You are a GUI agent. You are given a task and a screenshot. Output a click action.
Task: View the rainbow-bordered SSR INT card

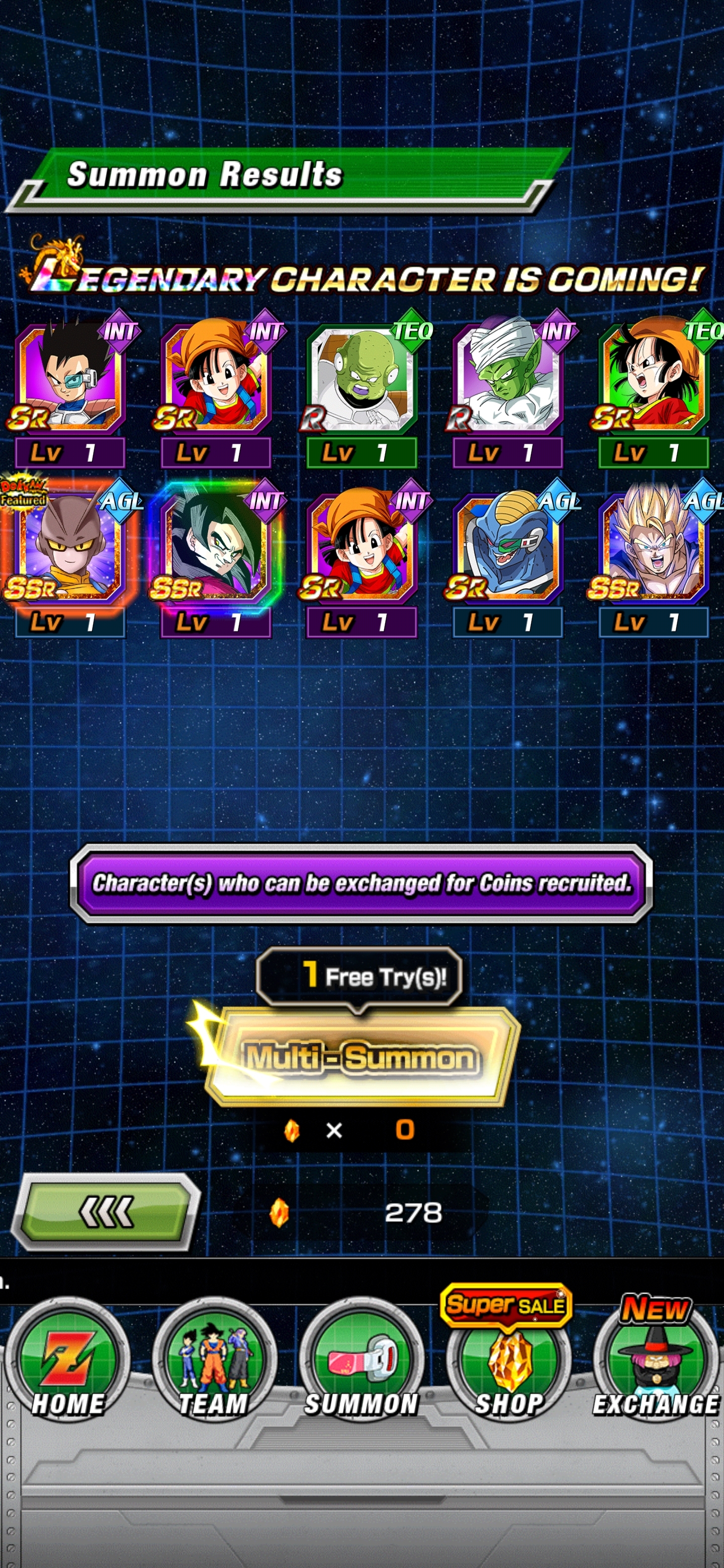click(216, 548)
